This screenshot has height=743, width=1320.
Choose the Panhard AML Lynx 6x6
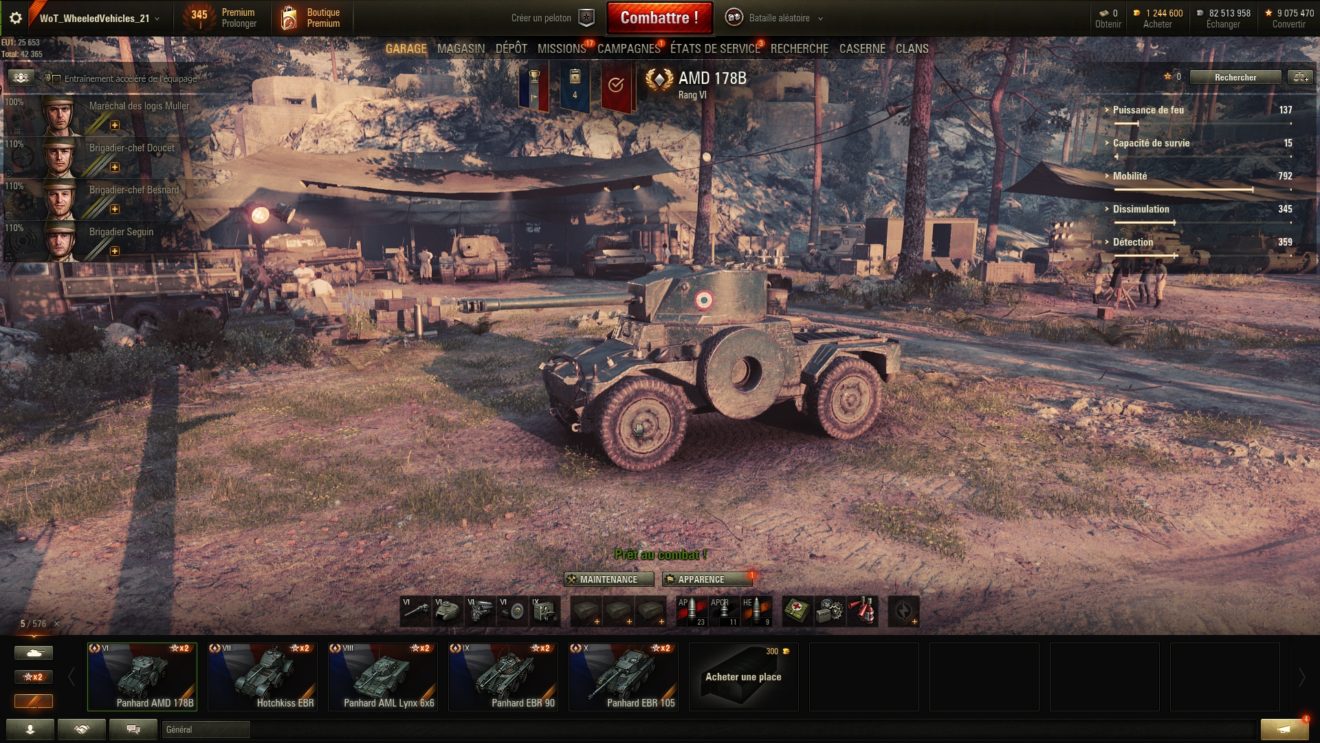pyautogui.click(x=382, y=676)
